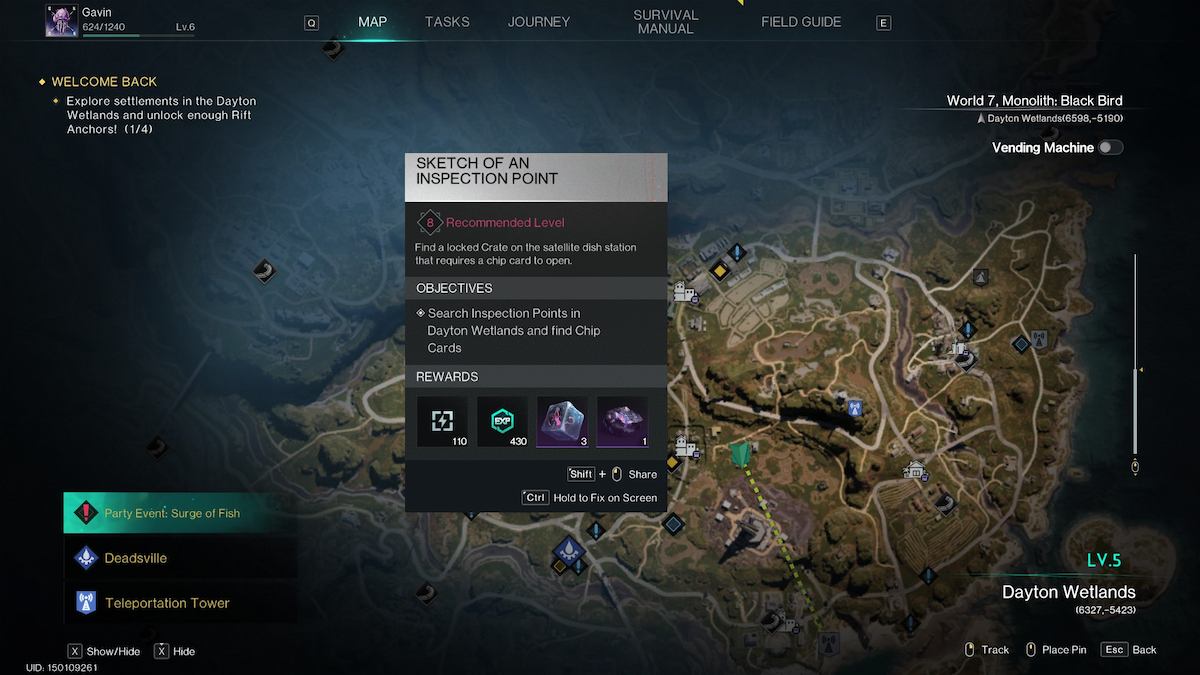Choose Deadsville from the location list
The width and height of the screenshot is (1200, 675).
coord(180,558)
